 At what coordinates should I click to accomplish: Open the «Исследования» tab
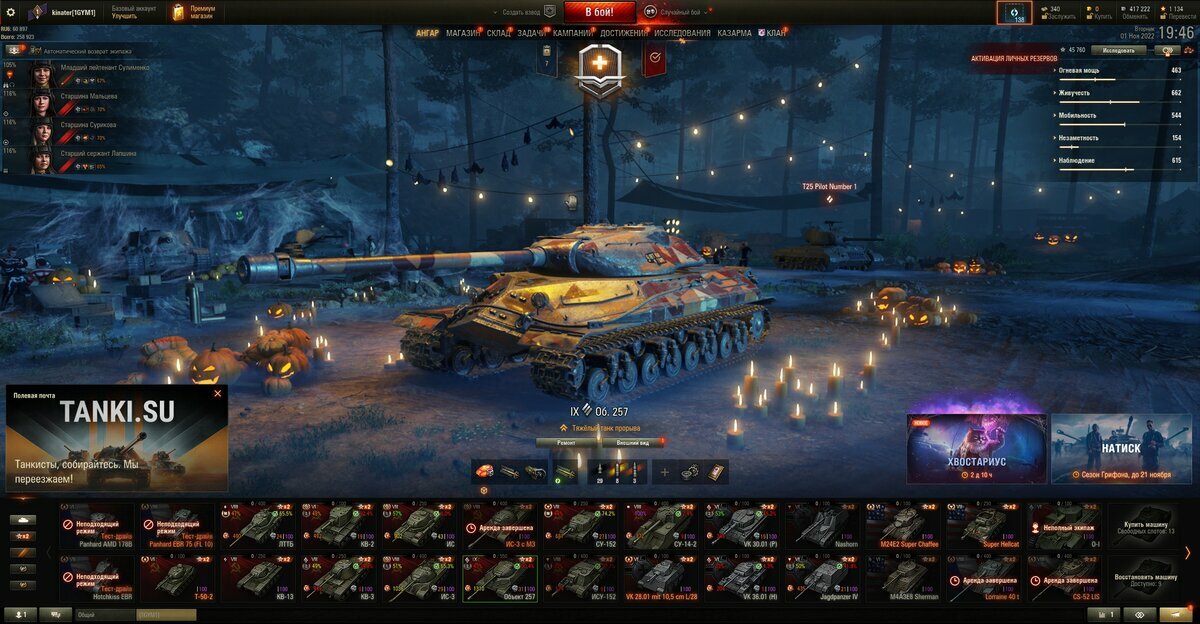pos(682,33)
